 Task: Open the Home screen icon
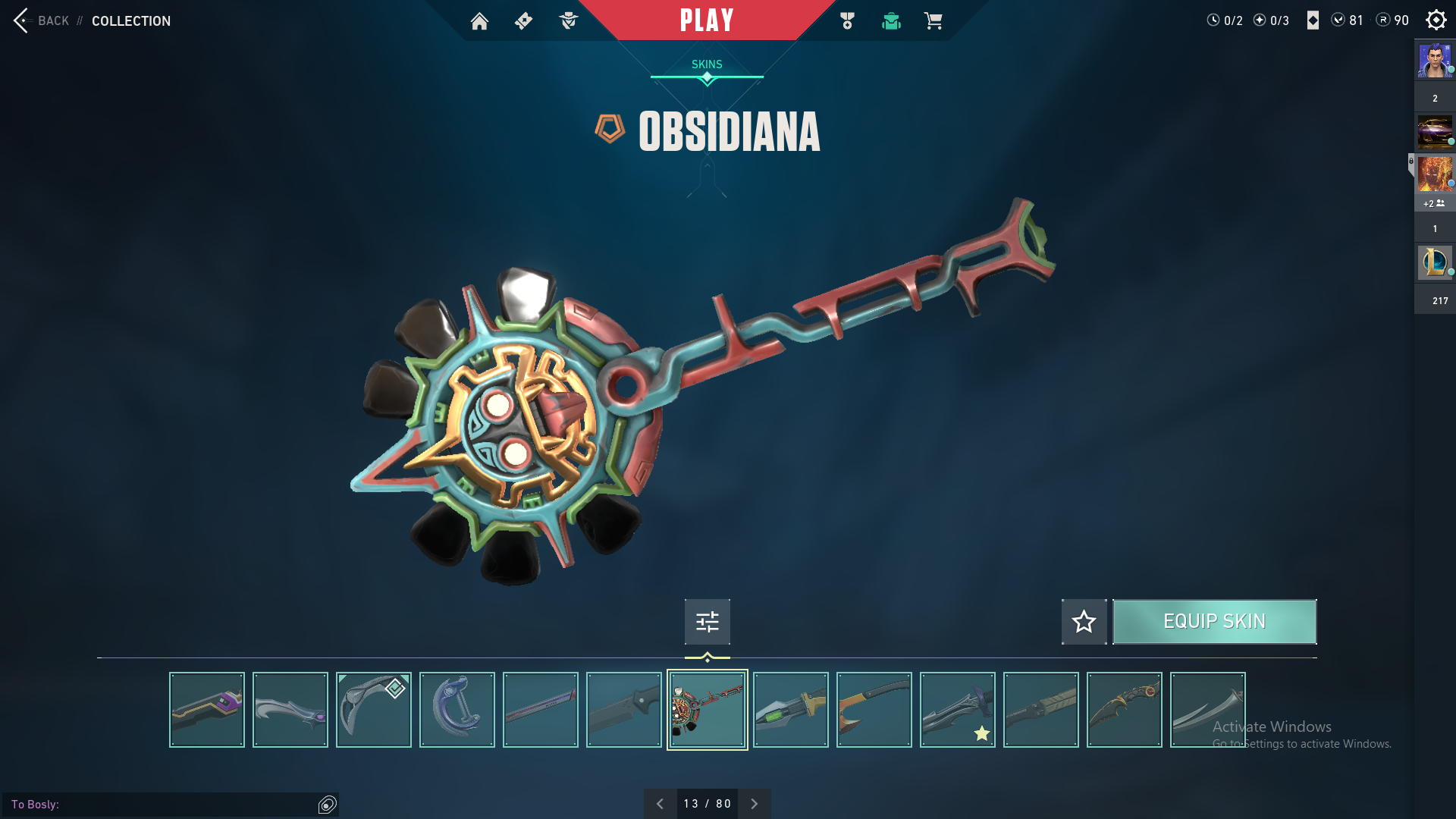(479, 21)
